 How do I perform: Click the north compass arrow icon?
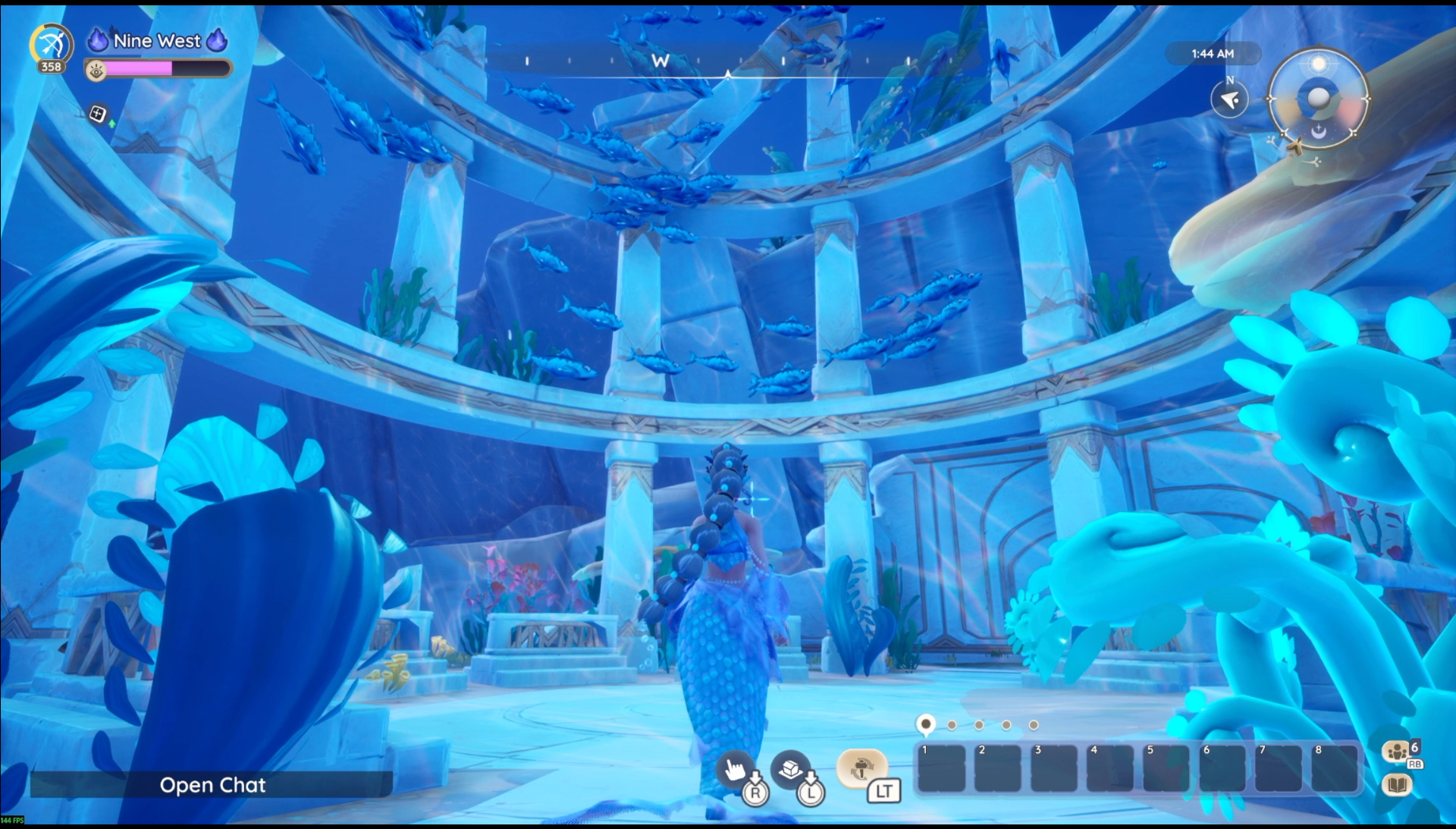[x=1229, y=99]
